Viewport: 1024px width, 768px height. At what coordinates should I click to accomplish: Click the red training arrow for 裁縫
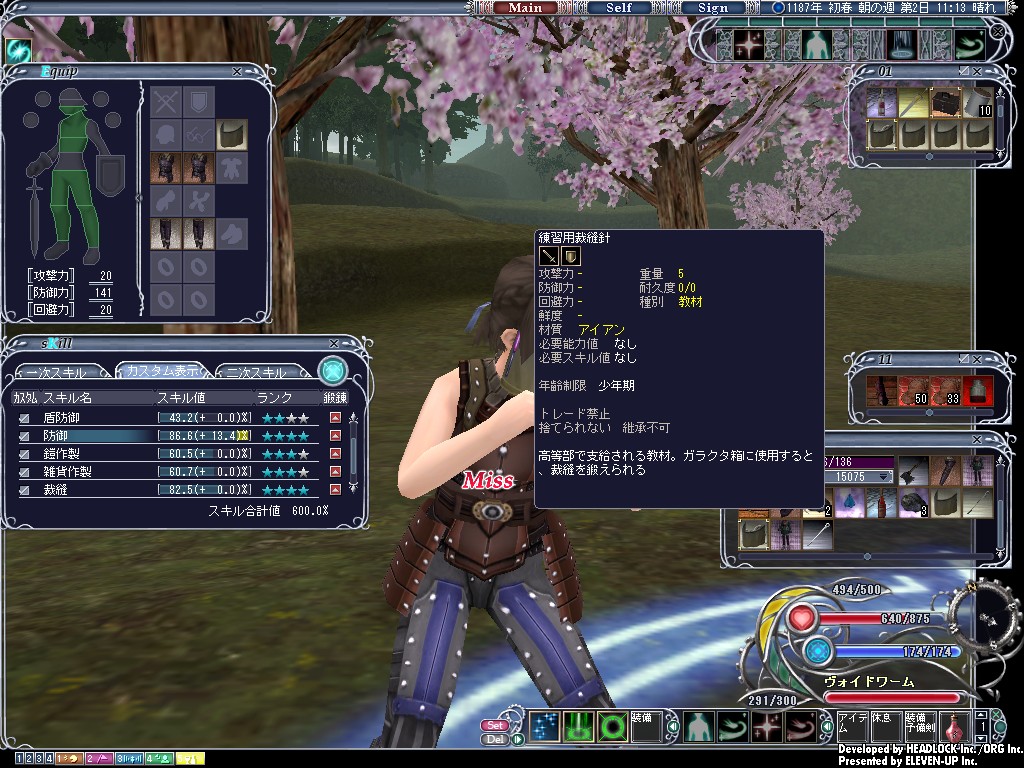tap(335, 490)
